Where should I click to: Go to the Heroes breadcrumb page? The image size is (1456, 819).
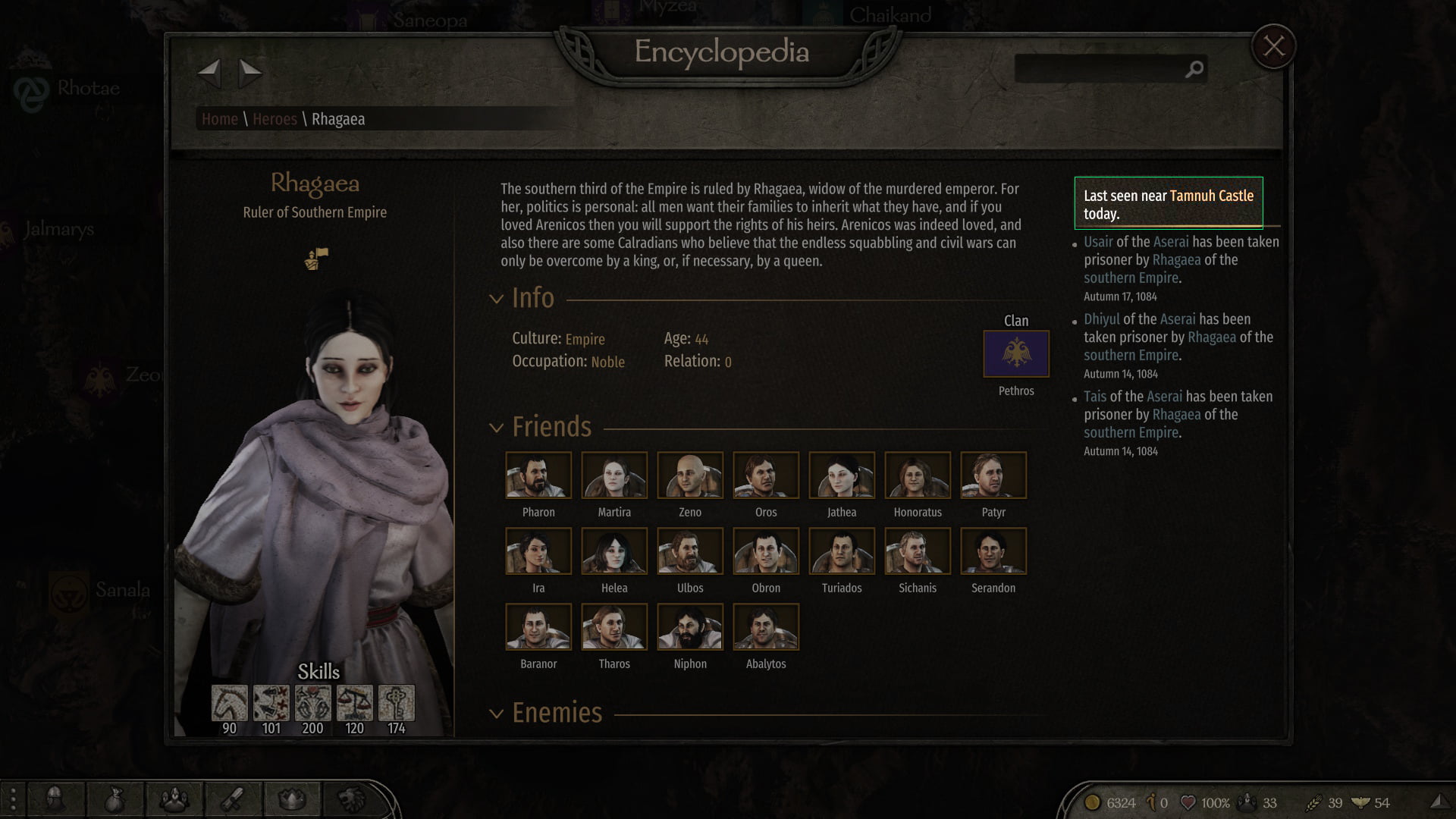pos(275,118)
